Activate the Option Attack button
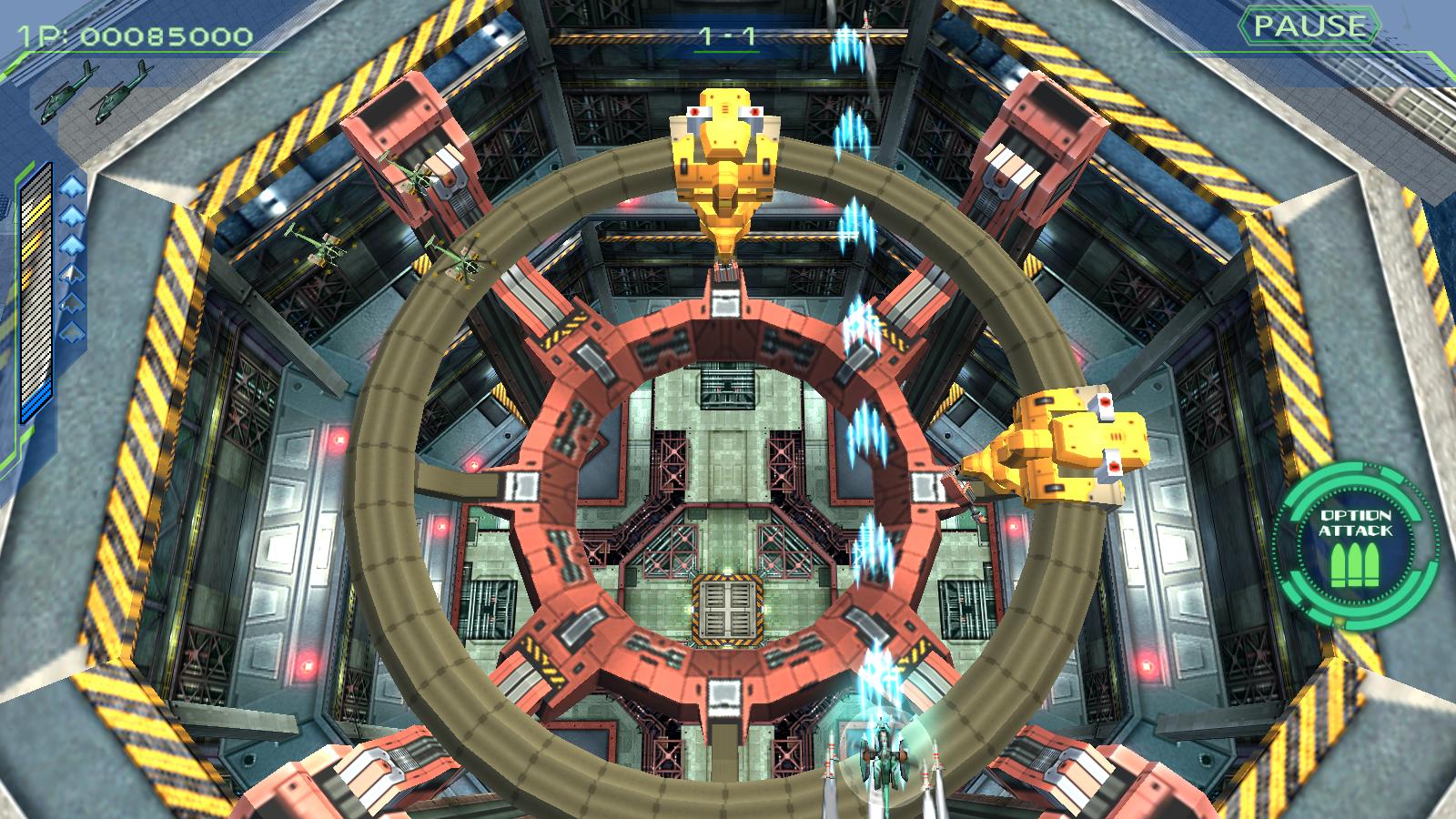Screen dimensions: 1456x819 pyautogui.click(x=1355, y=544)
